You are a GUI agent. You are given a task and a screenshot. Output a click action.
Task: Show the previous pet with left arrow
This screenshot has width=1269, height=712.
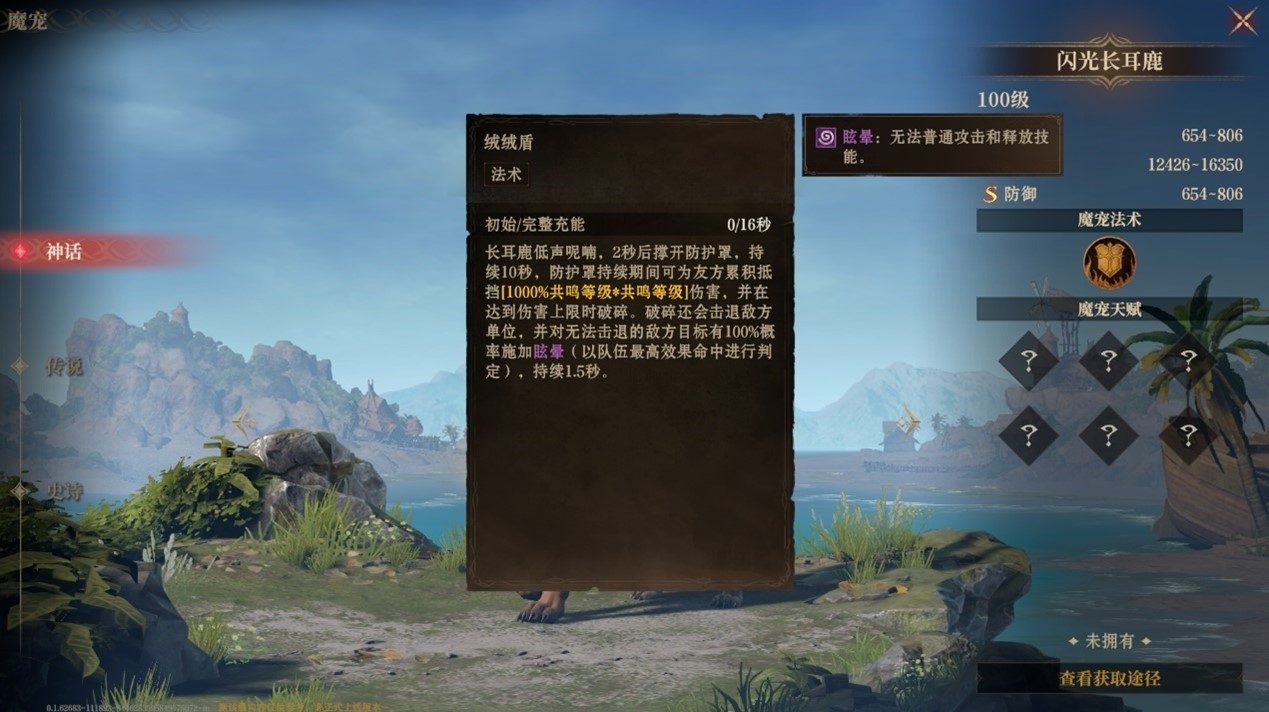click(243, 421)
